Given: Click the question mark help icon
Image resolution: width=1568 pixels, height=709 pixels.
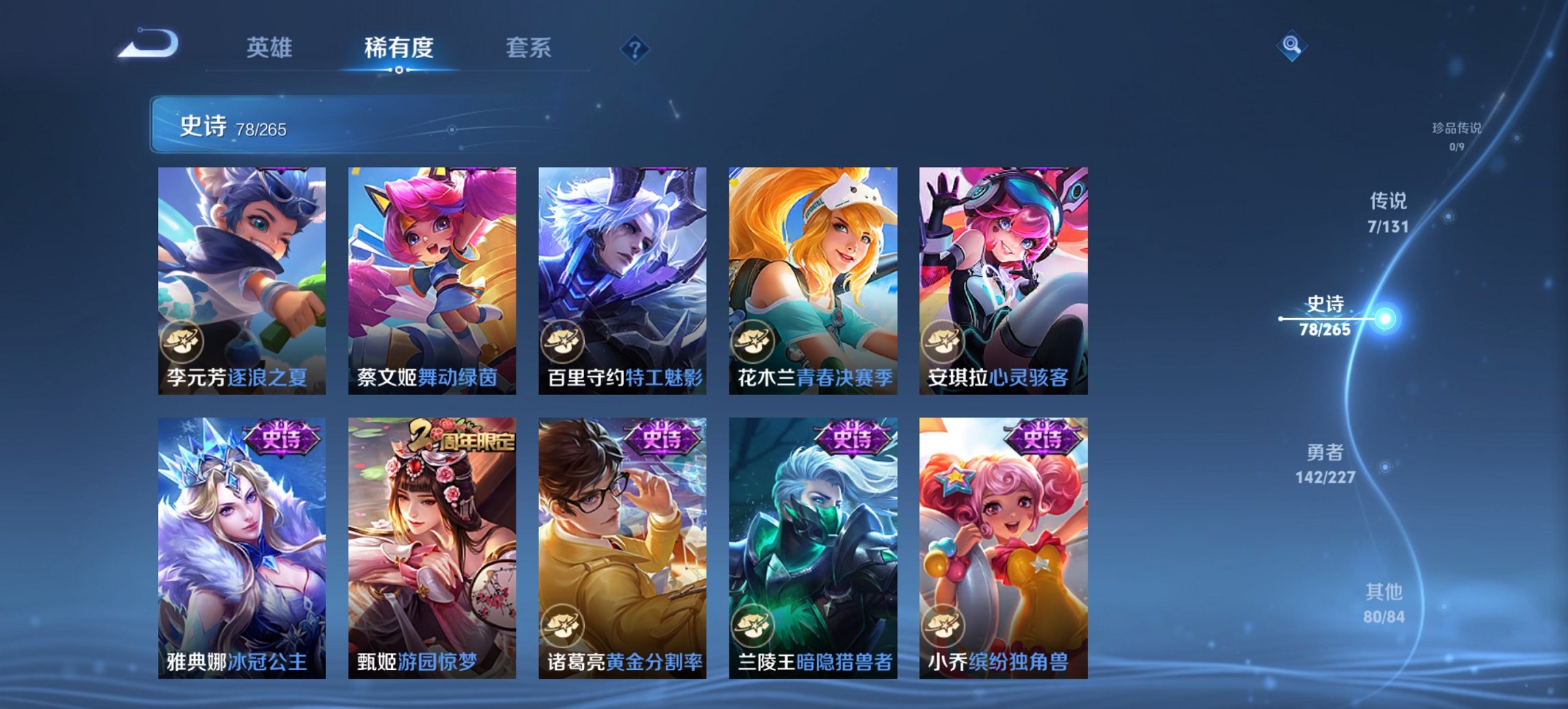Looking at the screenshot, I should click(635, 49).
